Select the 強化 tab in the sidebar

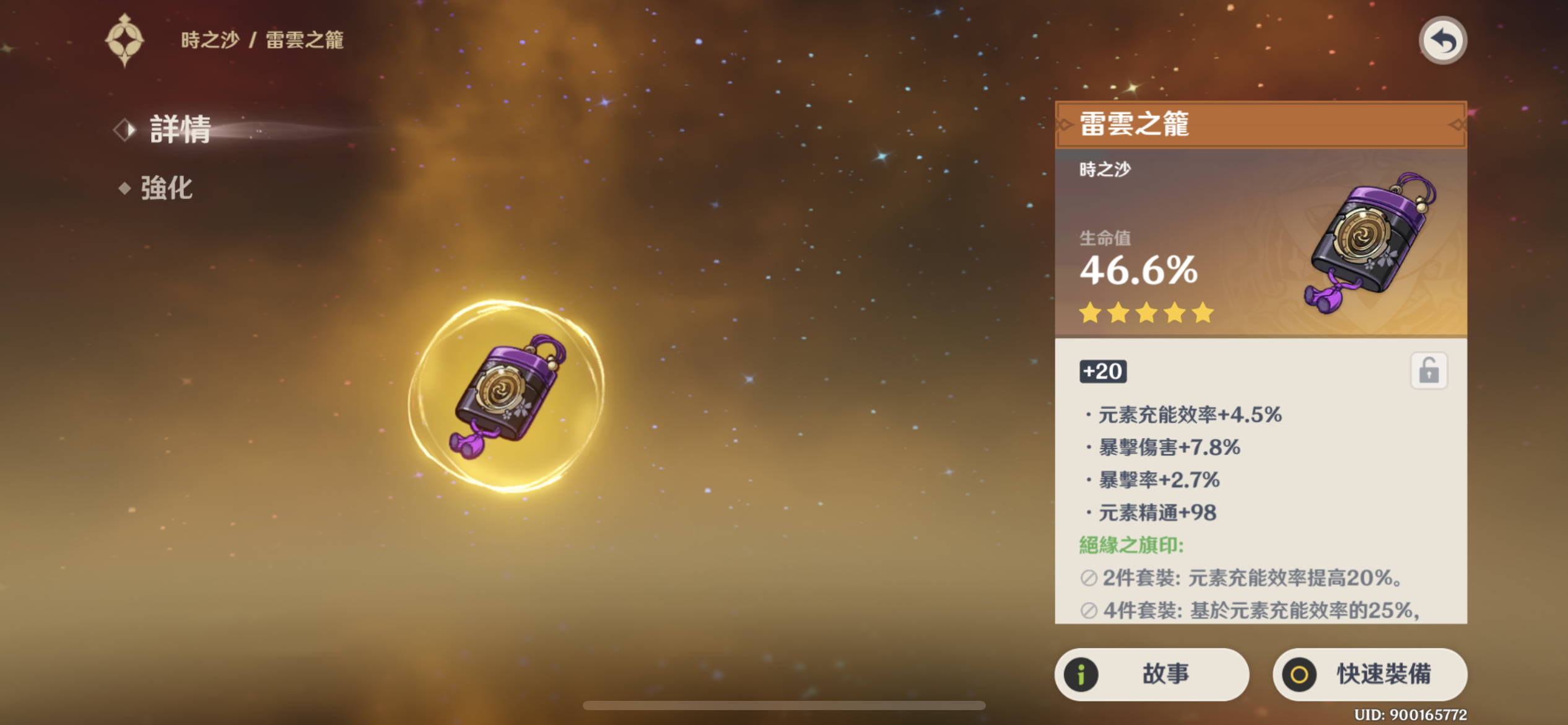pyautogui.click(x=167, y=188)
